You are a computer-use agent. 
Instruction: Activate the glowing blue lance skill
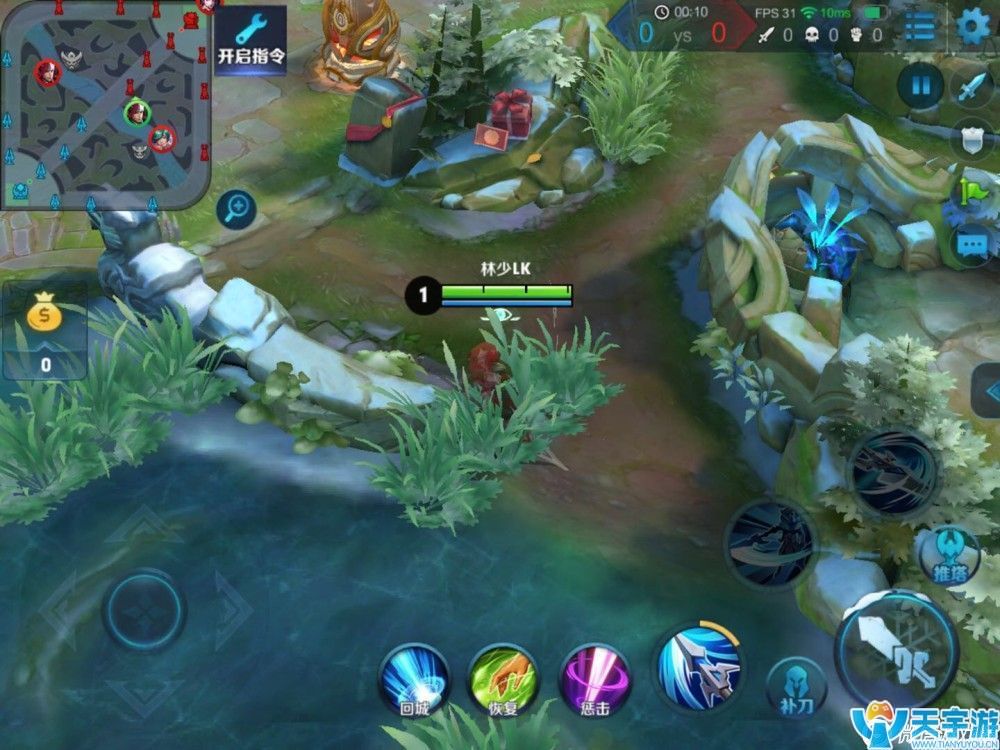tap(698, 667)
